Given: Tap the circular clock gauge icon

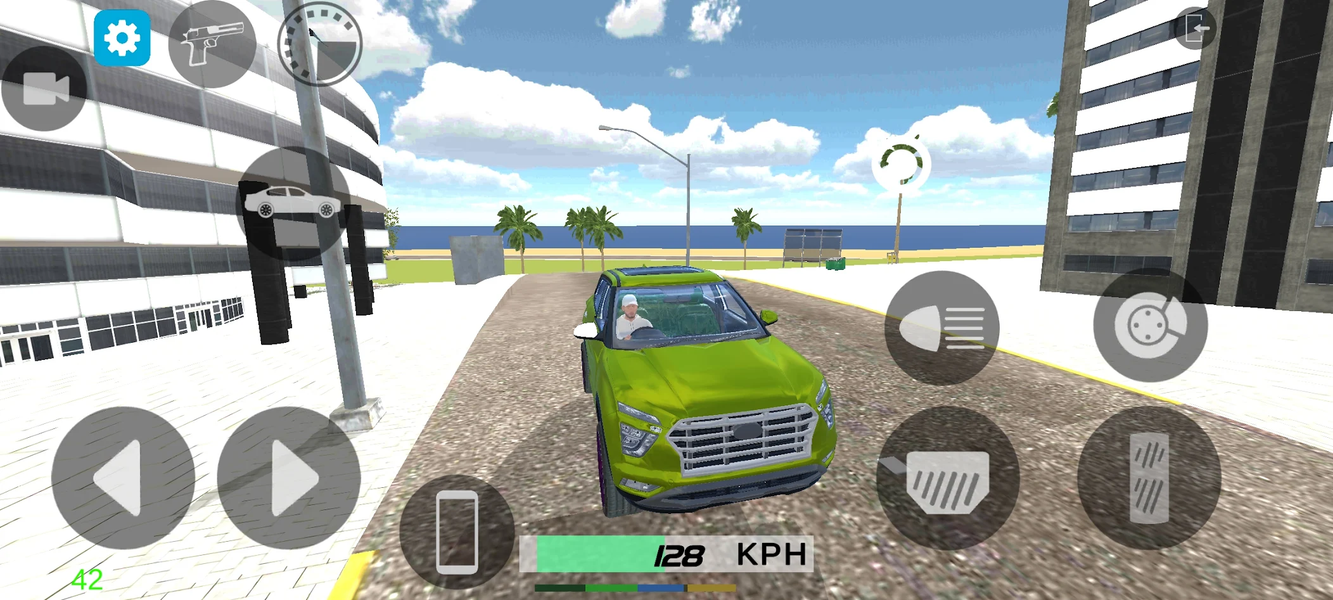Looking at the screenshot, I should click(x=319, y=44).
